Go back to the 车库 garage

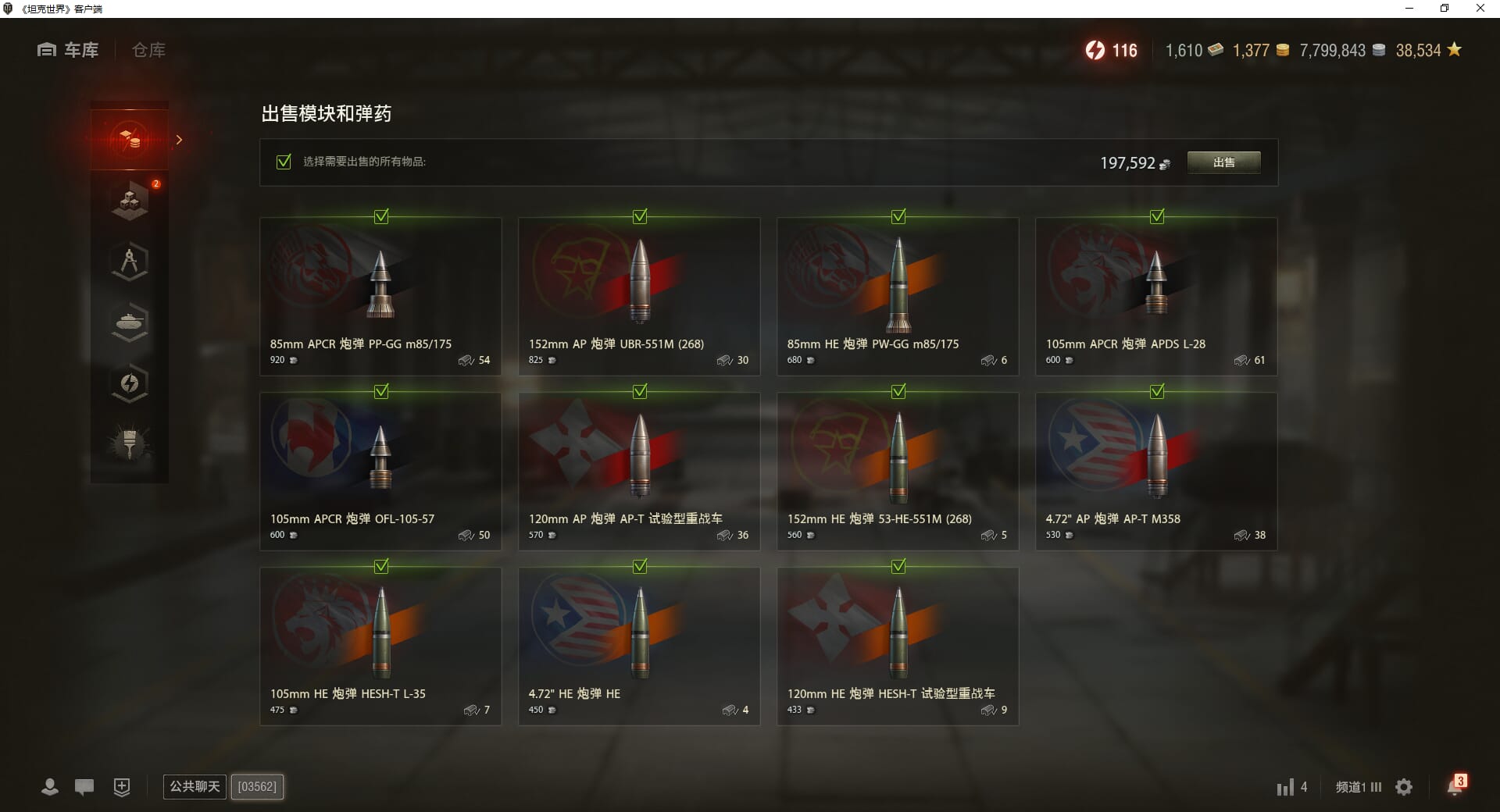(x=69, y=50)
